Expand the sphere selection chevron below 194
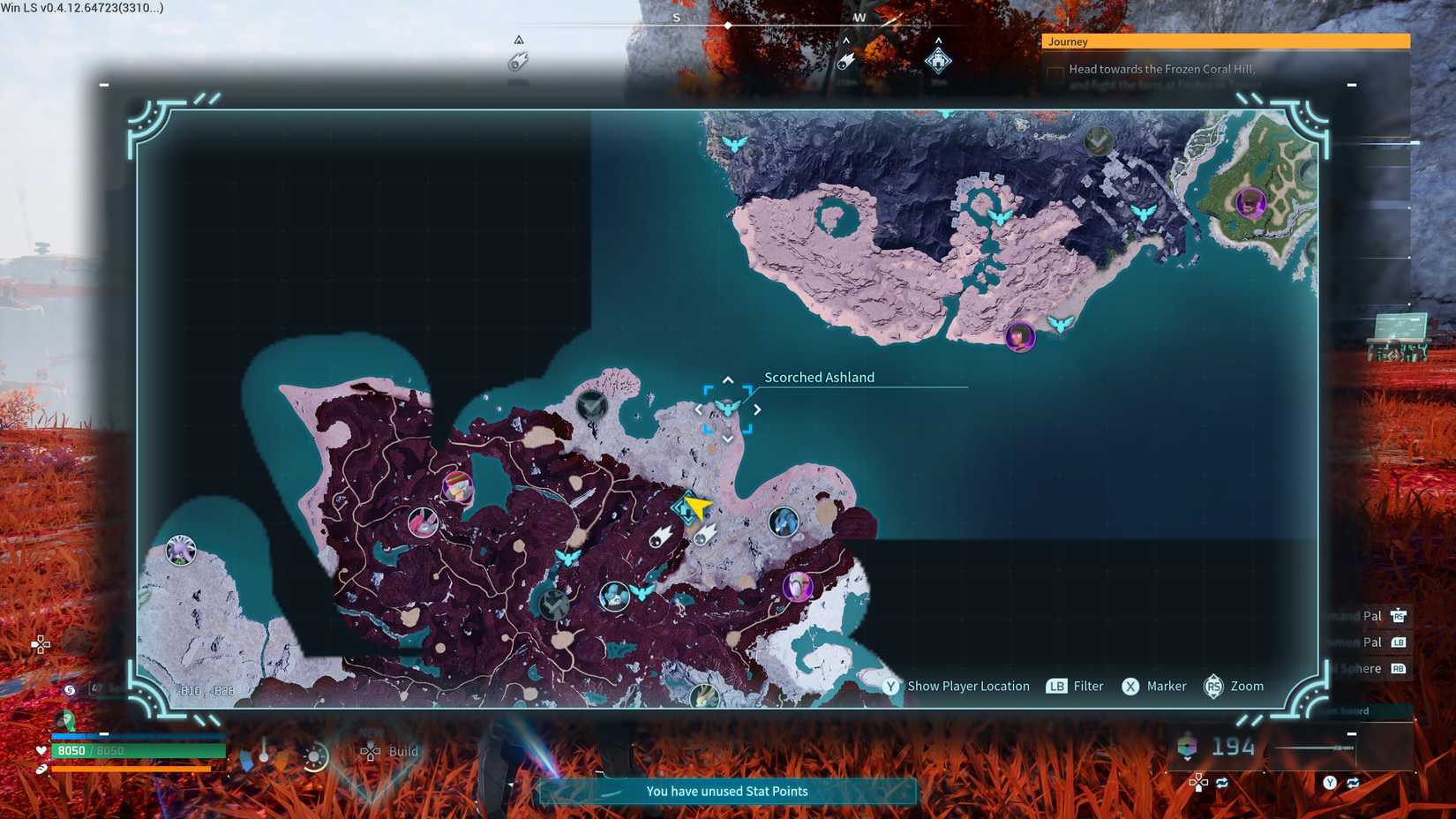The width and height of the screenshot is (1456, 819). [1187, 758]
